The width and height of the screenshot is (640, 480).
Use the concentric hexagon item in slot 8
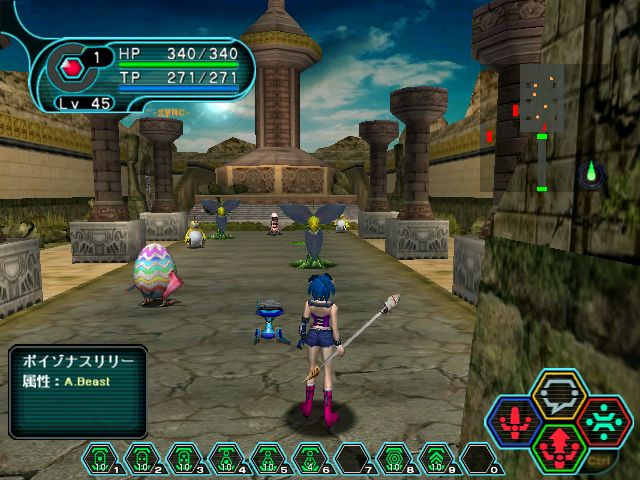[x=394, y=459]
